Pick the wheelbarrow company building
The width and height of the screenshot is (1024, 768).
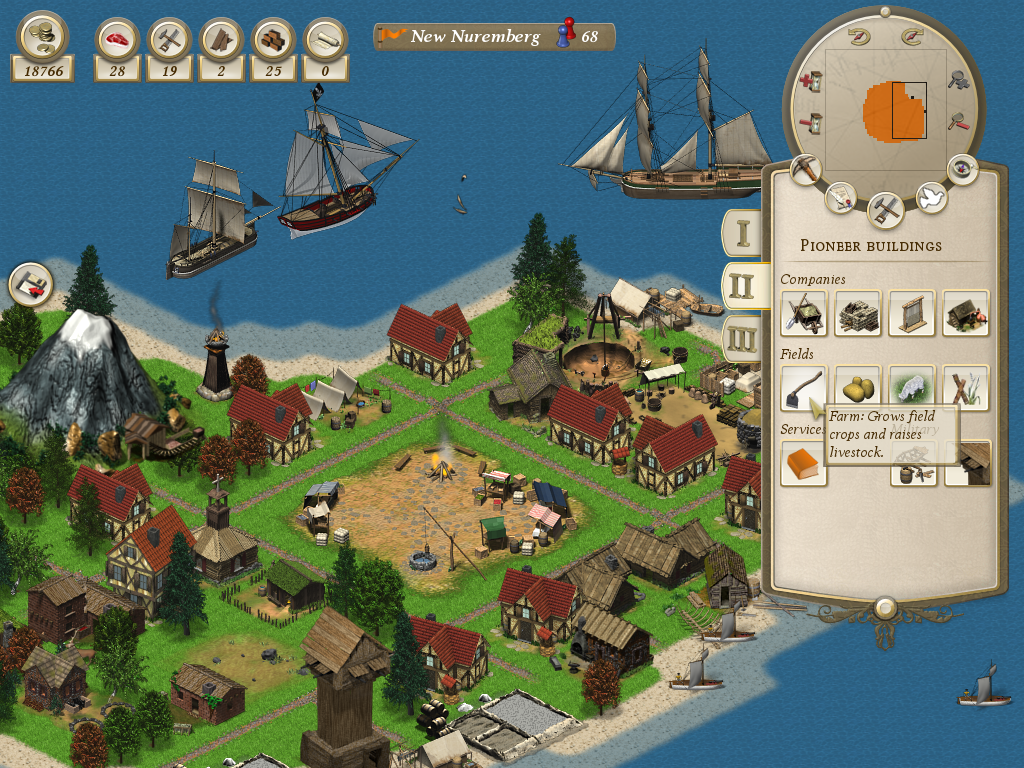pyautogui.click(x=803, y=313)
